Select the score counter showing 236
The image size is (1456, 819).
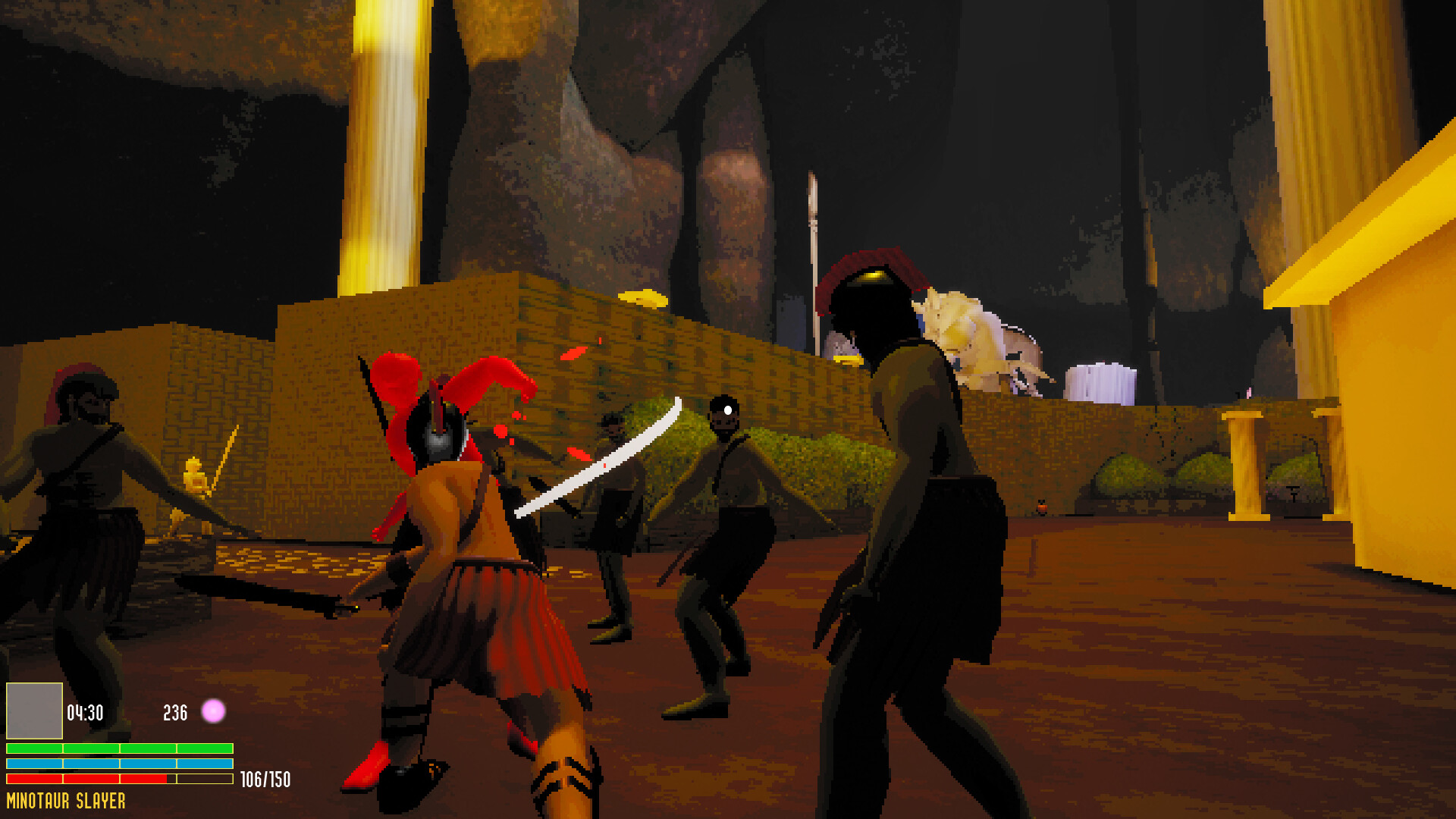click(174, 712)
